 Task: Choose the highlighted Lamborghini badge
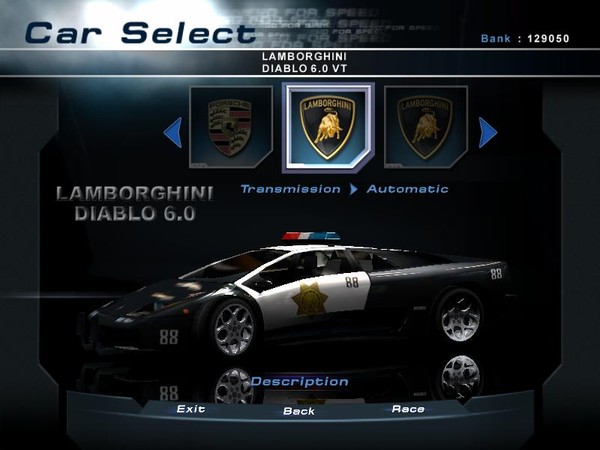(328, 127)
